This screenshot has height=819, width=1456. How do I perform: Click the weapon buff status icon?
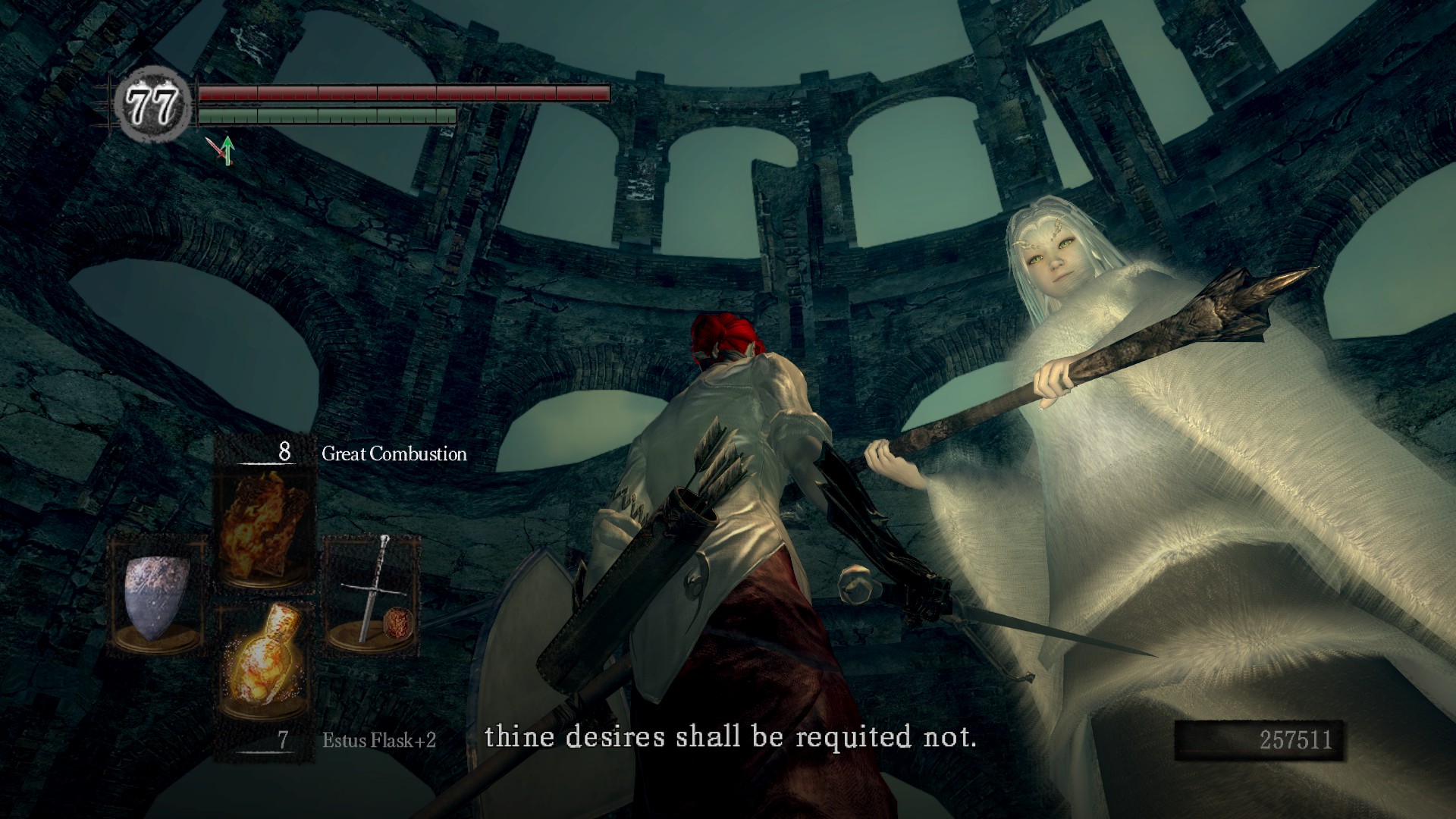click(x=223, y=150)
